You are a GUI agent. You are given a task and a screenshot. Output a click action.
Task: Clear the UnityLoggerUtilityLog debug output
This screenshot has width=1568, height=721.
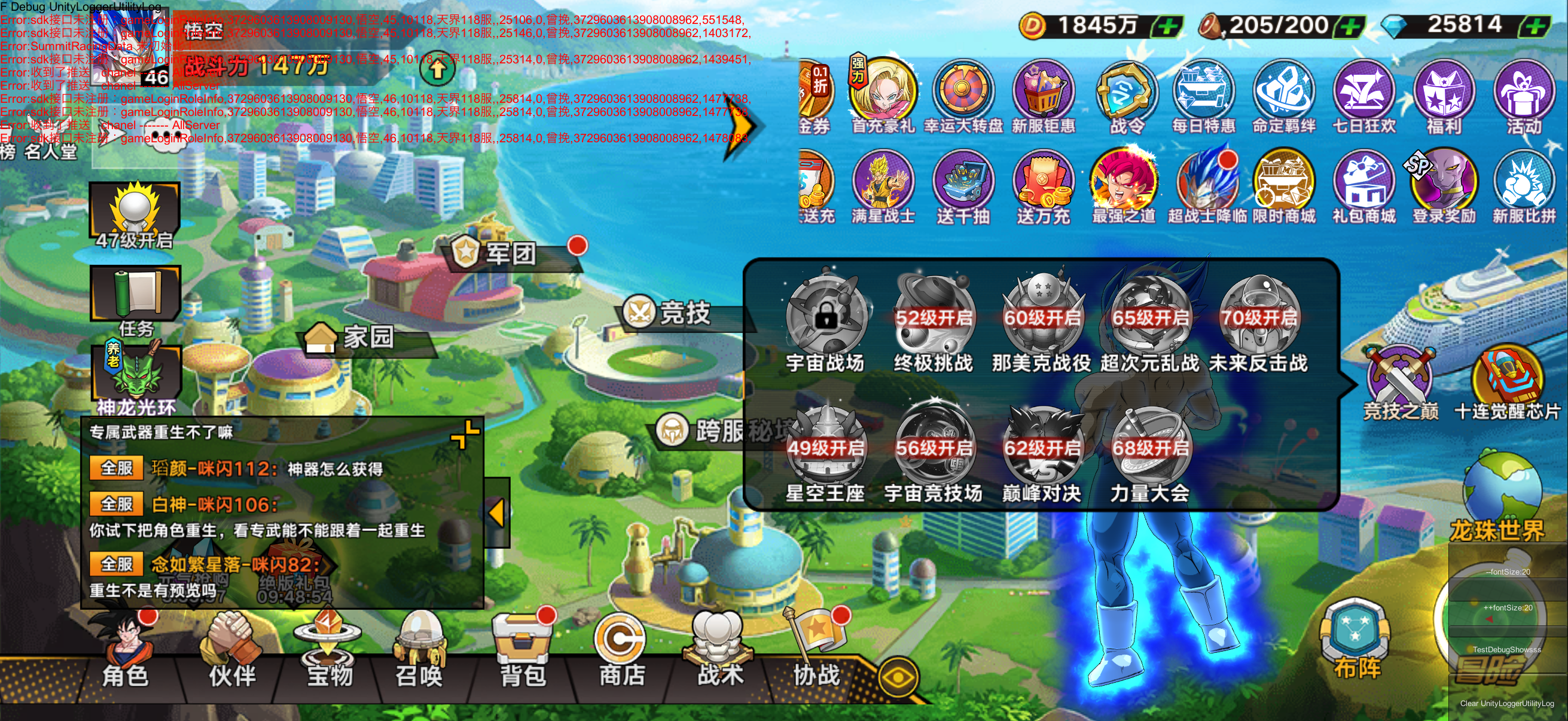pyautogui.click(x=1507, y=703)
